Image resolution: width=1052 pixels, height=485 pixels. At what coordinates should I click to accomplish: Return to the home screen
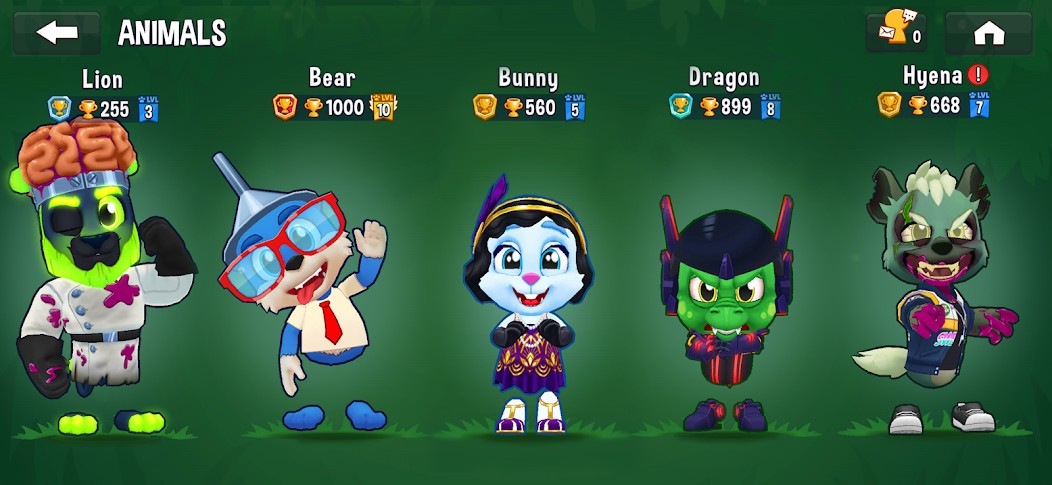pos(988,33)
